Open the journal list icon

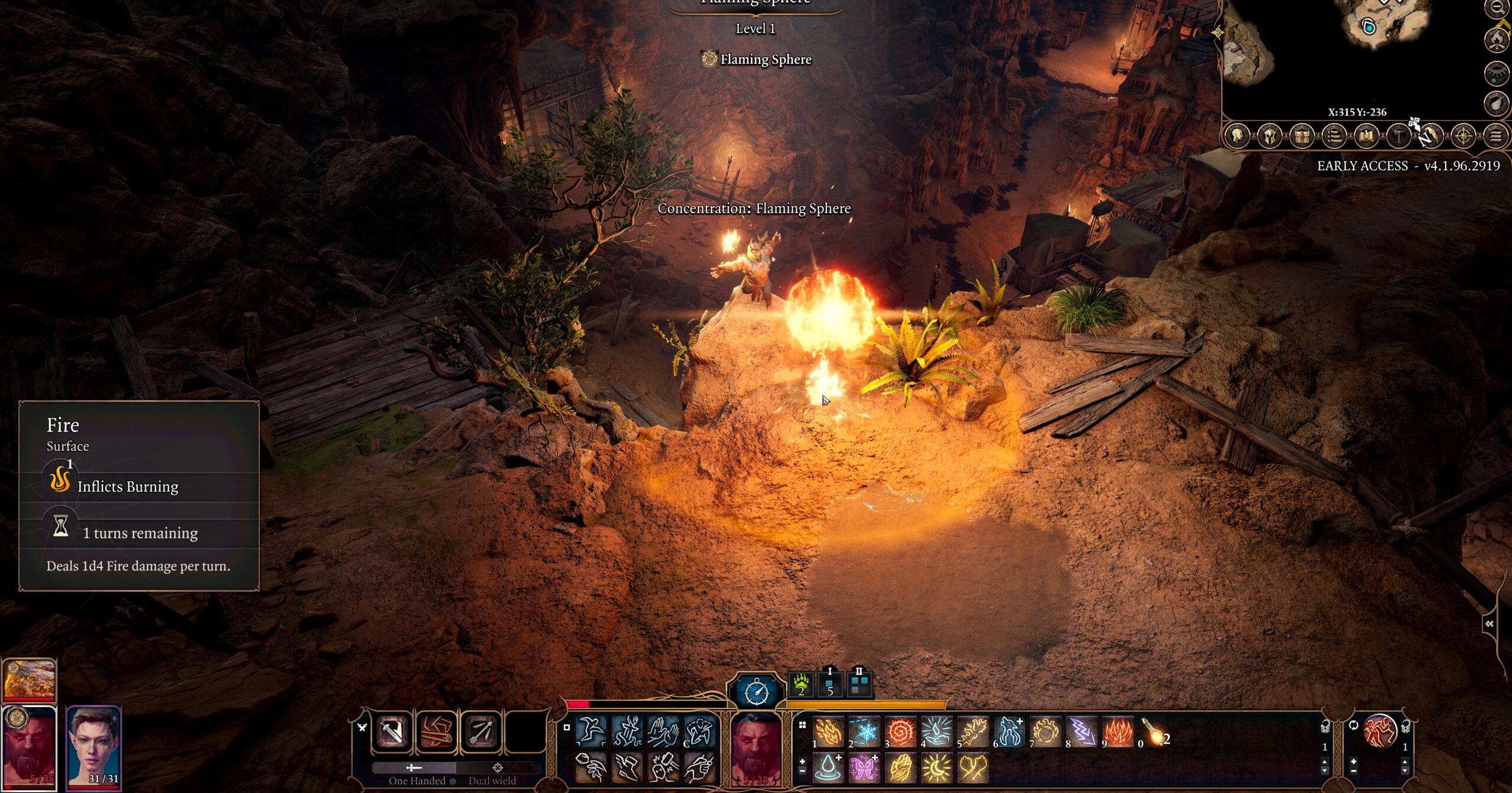1334,136
